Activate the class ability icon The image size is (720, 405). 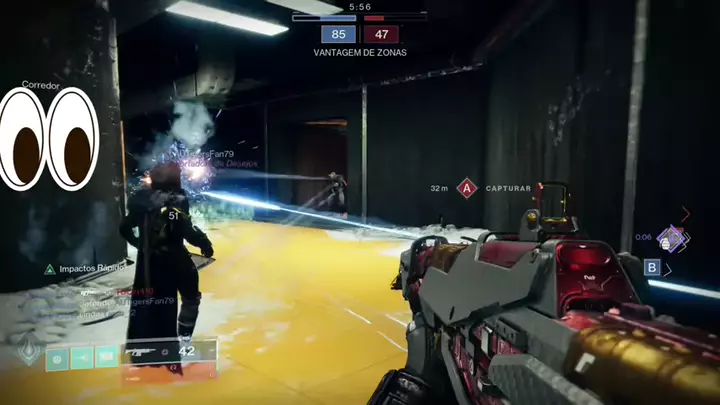click(106, 358)
